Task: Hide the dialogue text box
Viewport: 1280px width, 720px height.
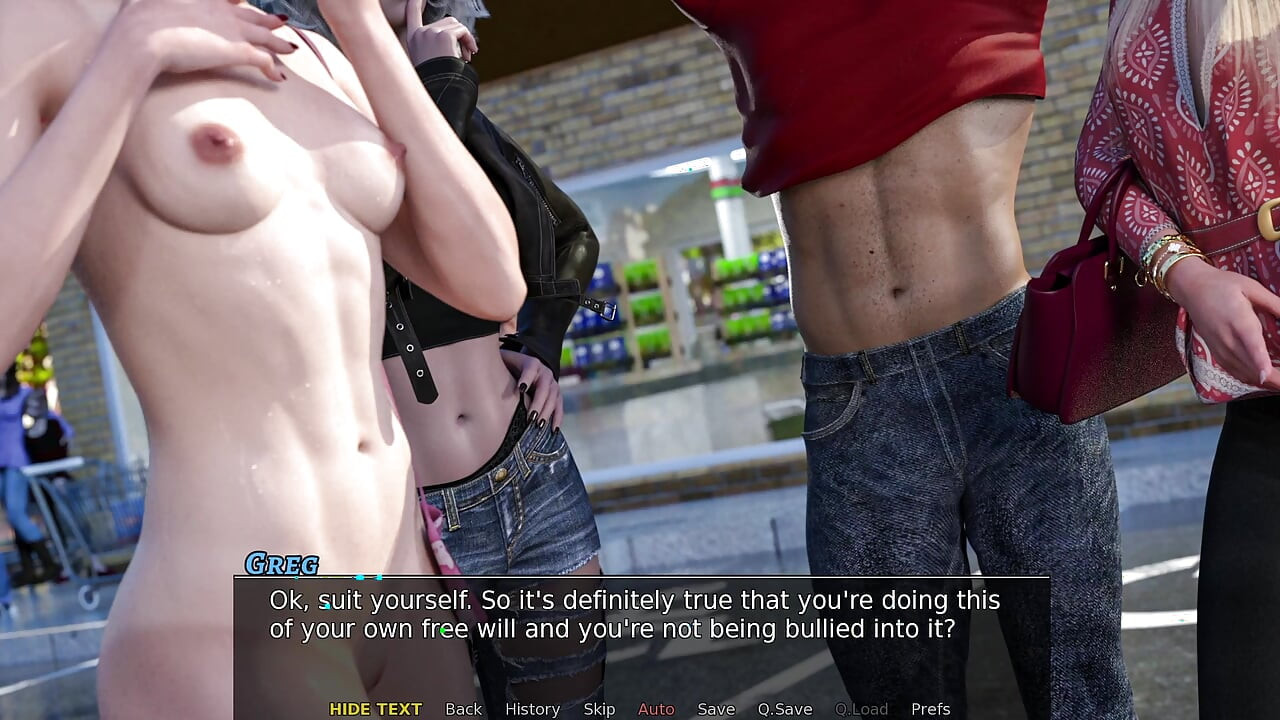Action: 375,709
